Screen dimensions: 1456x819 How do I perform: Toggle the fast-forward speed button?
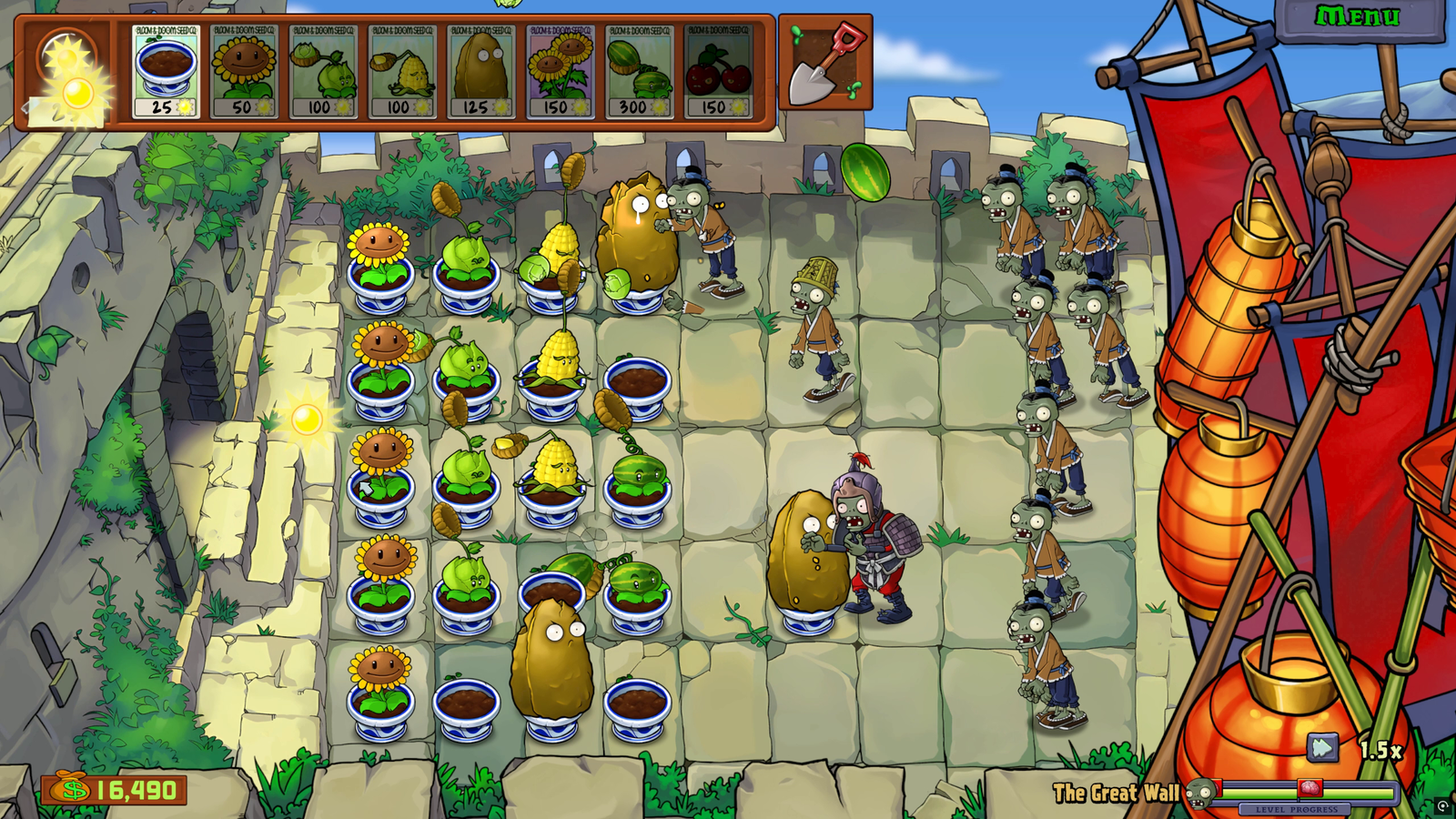[x=1322, y=748]
